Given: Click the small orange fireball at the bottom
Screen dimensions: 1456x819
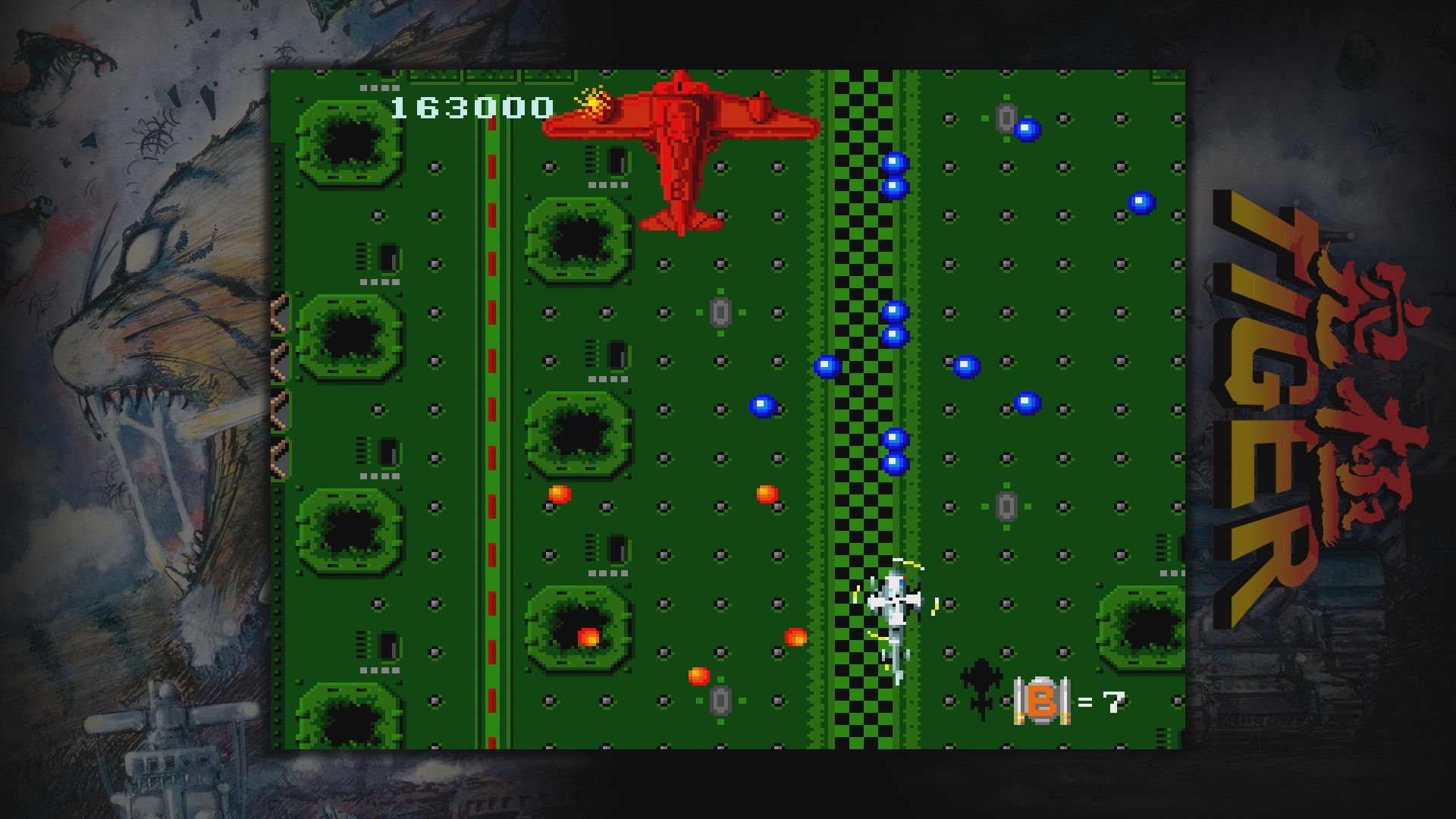Looking at the screenshot, I should (x=698, y=676).
